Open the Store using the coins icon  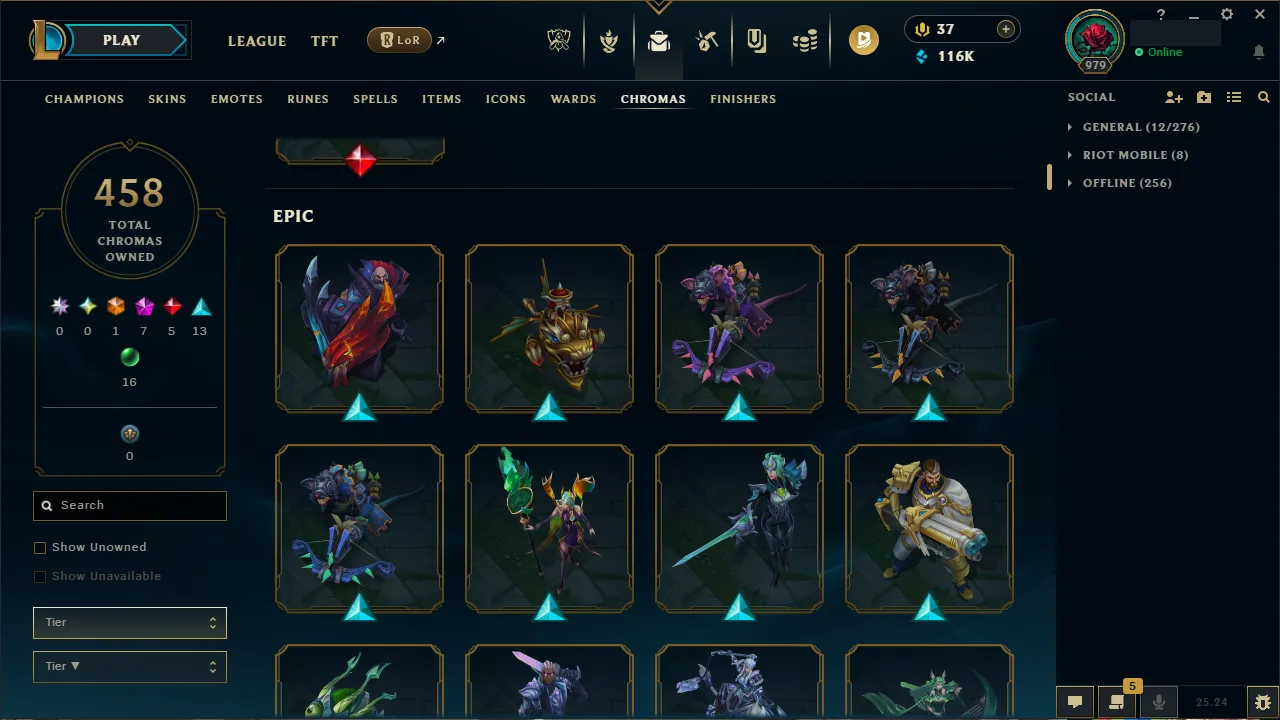[x=804, y=41]
